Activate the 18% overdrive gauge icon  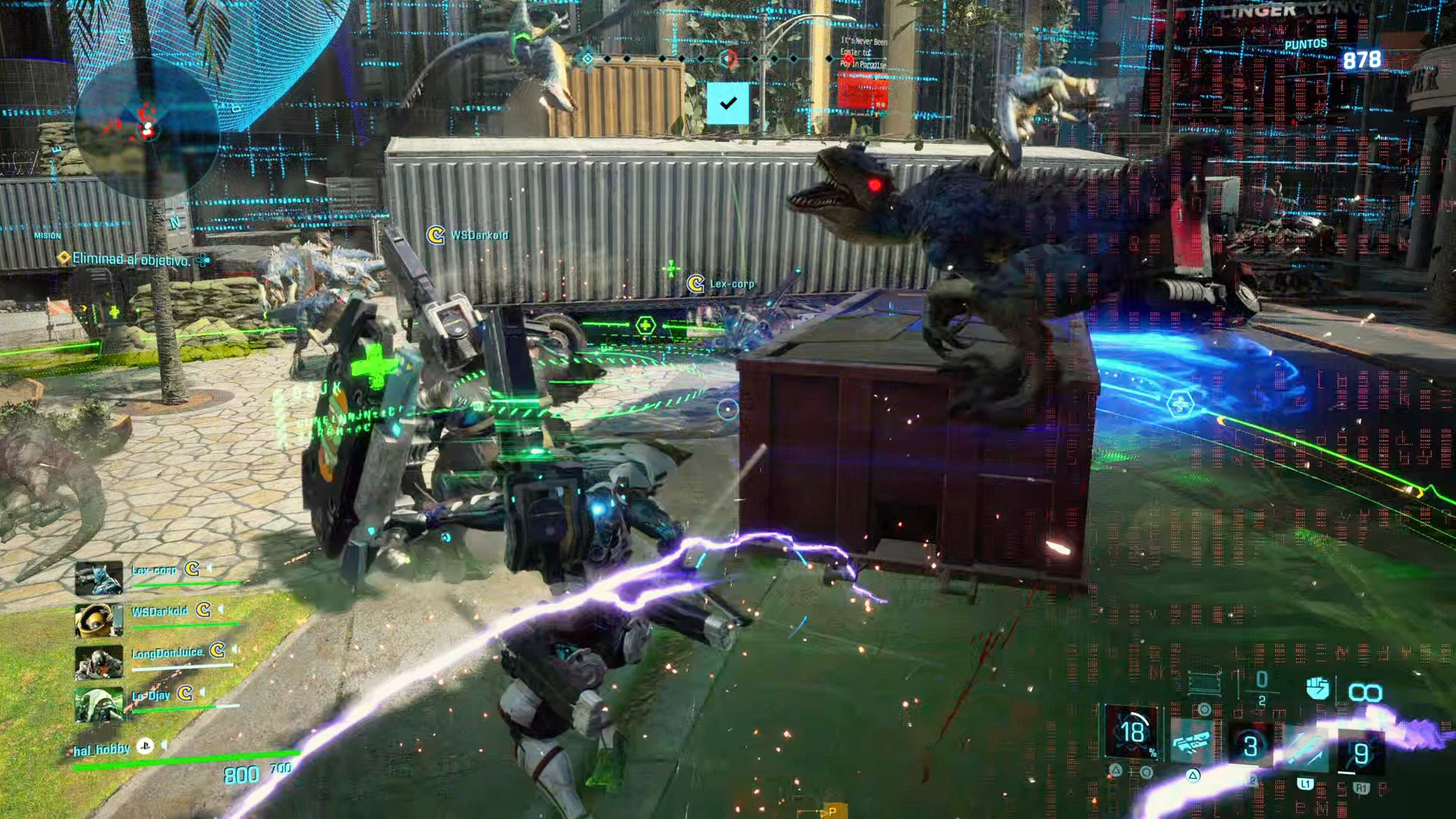(1131, 732)
